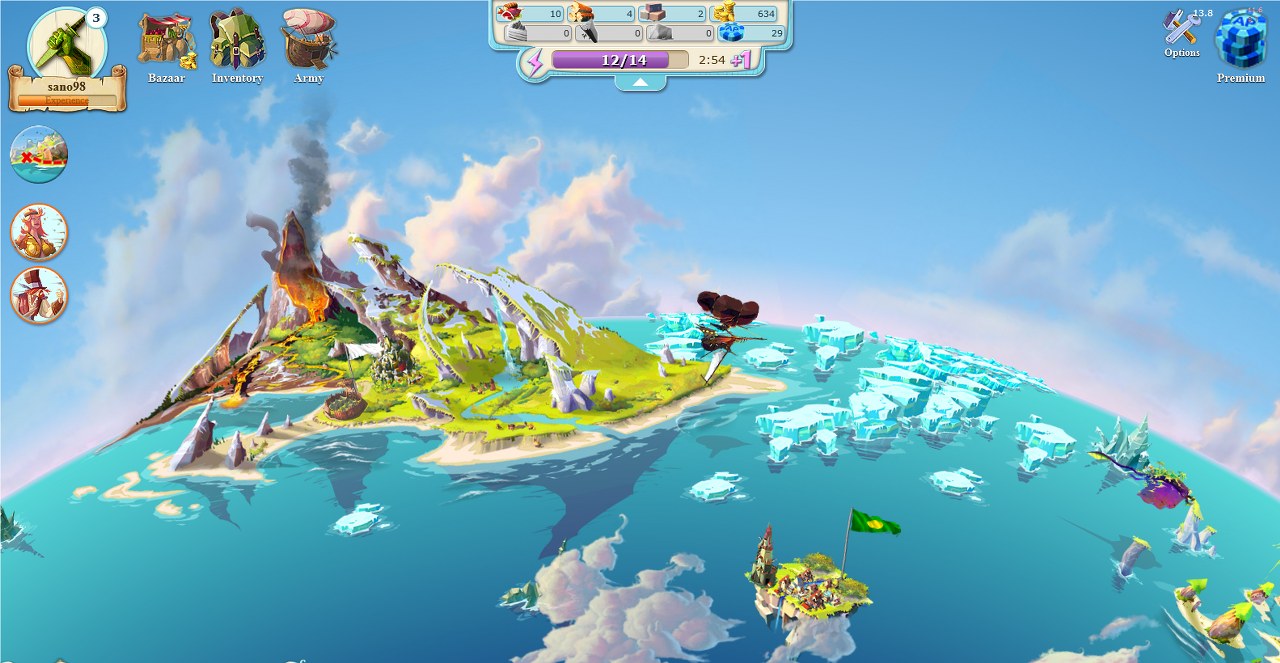
Task: Collapse the resource panel with the arrow
Action: click(640, 84)
